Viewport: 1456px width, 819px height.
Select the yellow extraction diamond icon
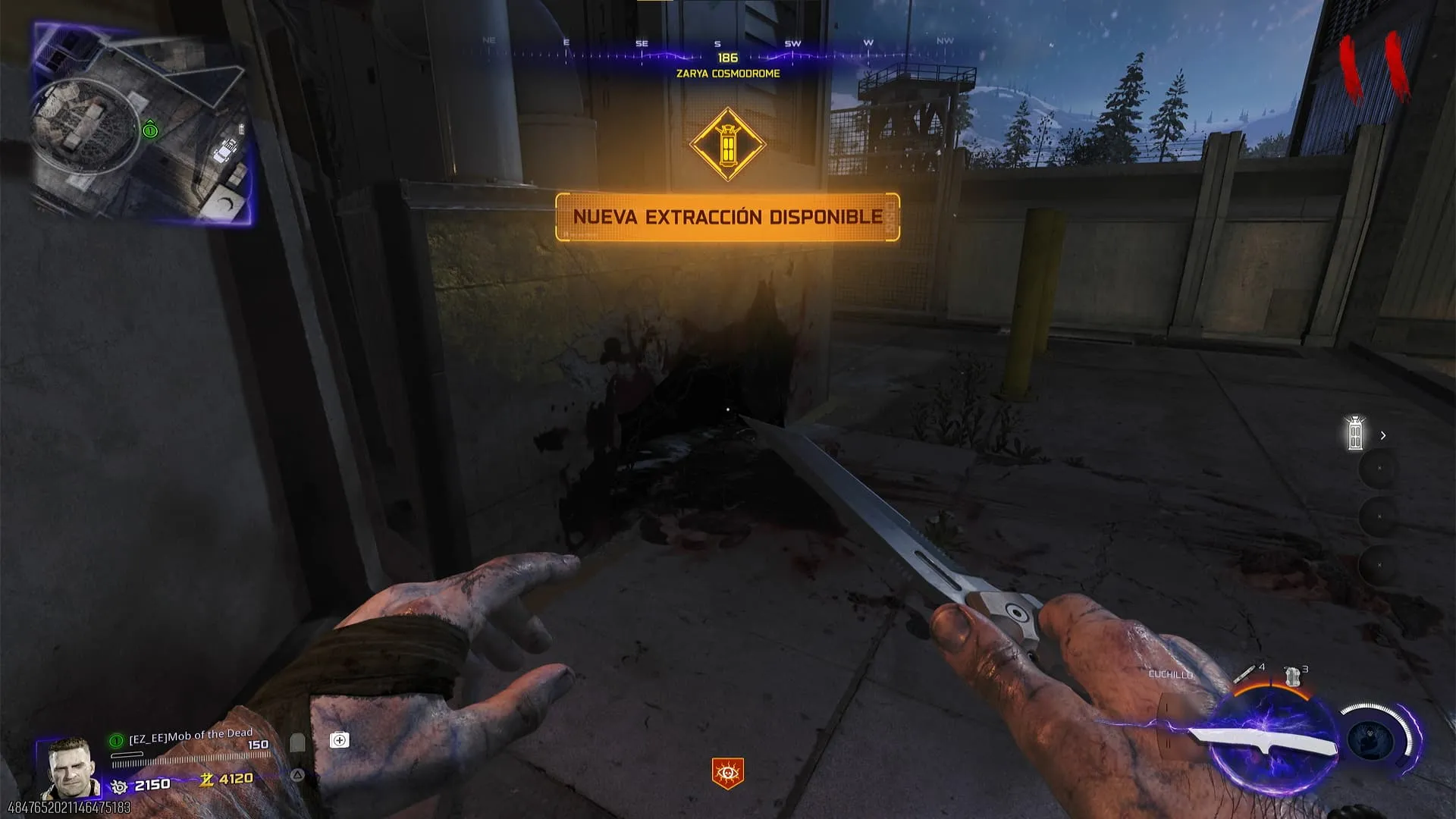click(x=727, y=144)
